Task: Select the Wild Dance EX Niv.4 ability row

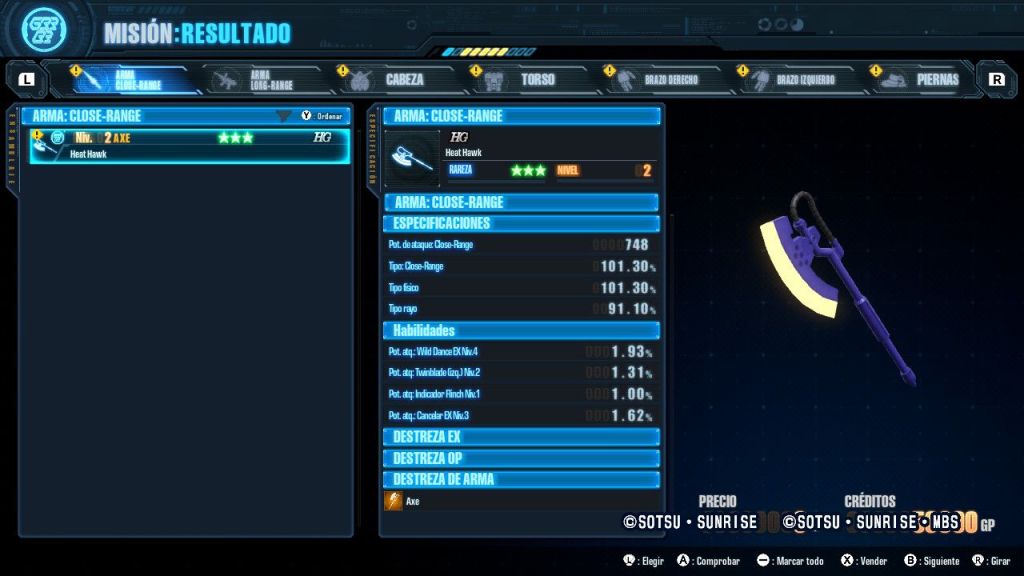Action: (x=521, y=352)
